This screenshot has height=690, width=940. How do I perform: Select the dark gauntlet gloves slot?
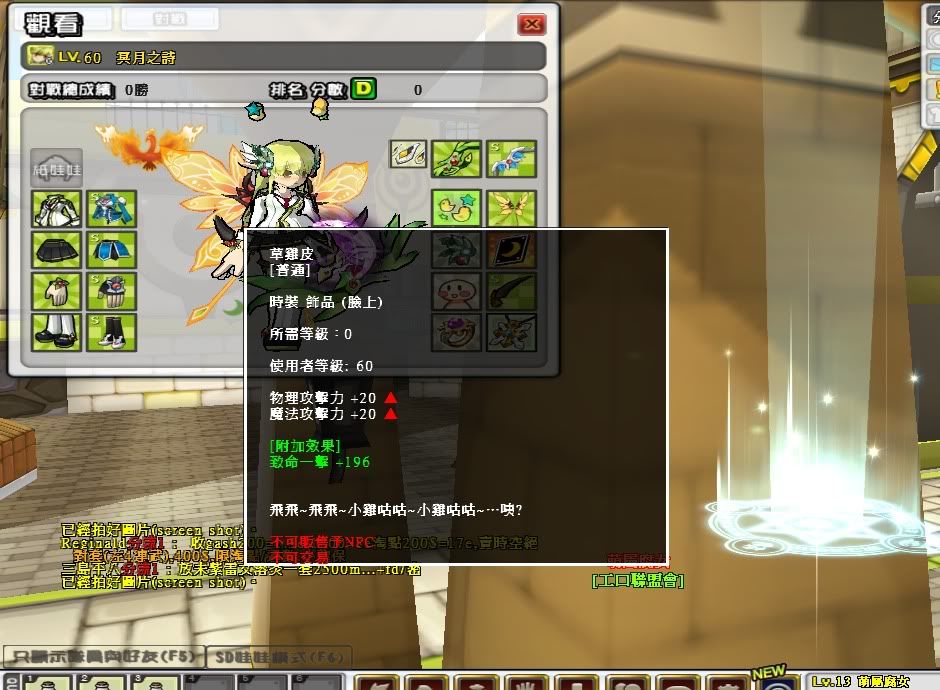tap(111, 291)
